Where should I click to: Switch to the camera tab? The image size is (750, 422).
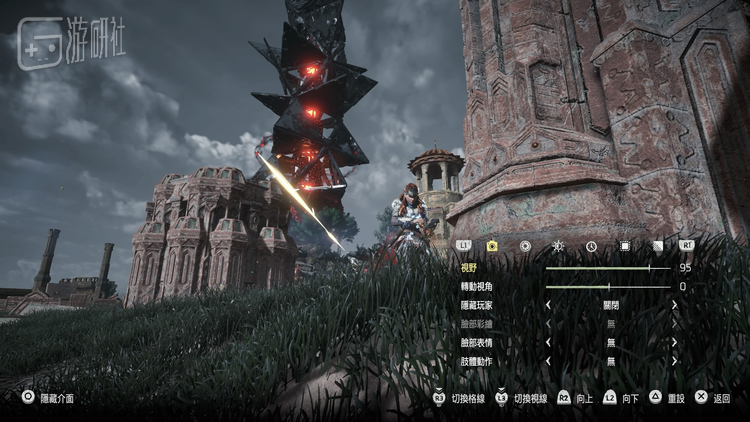click(492, 245)
